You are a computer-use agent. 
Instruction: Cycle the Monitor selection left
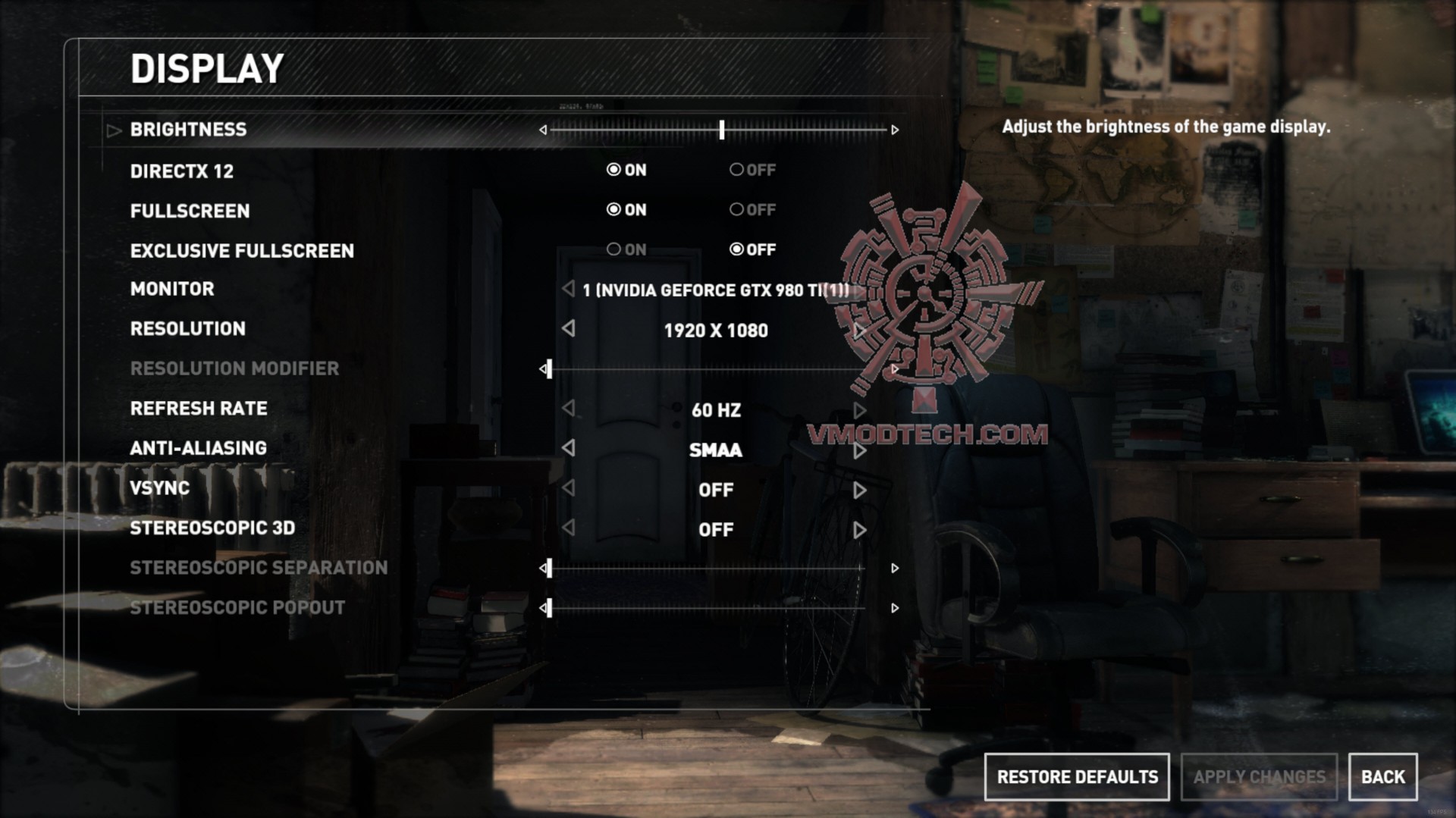click(x=569, y=289)
